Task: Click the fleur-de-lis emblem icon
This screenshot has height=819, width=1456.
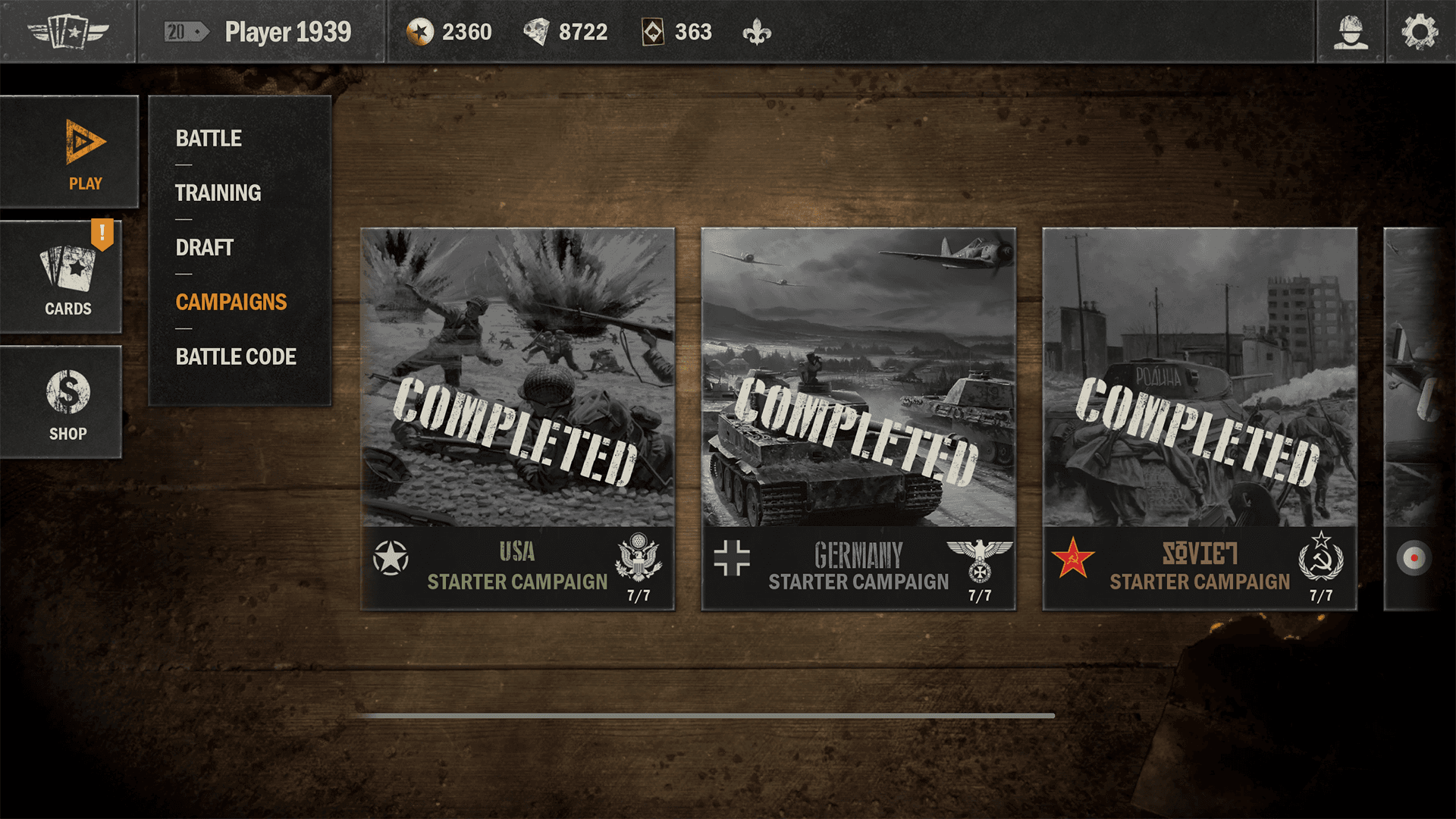Action: pyautogui.click(x=757, y=32)
